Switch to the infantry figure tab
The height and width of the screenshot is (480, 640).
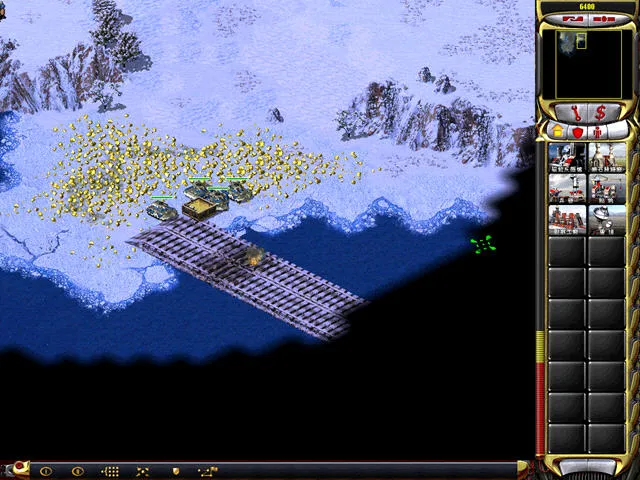pyautogui.click(x=599, y=131)
